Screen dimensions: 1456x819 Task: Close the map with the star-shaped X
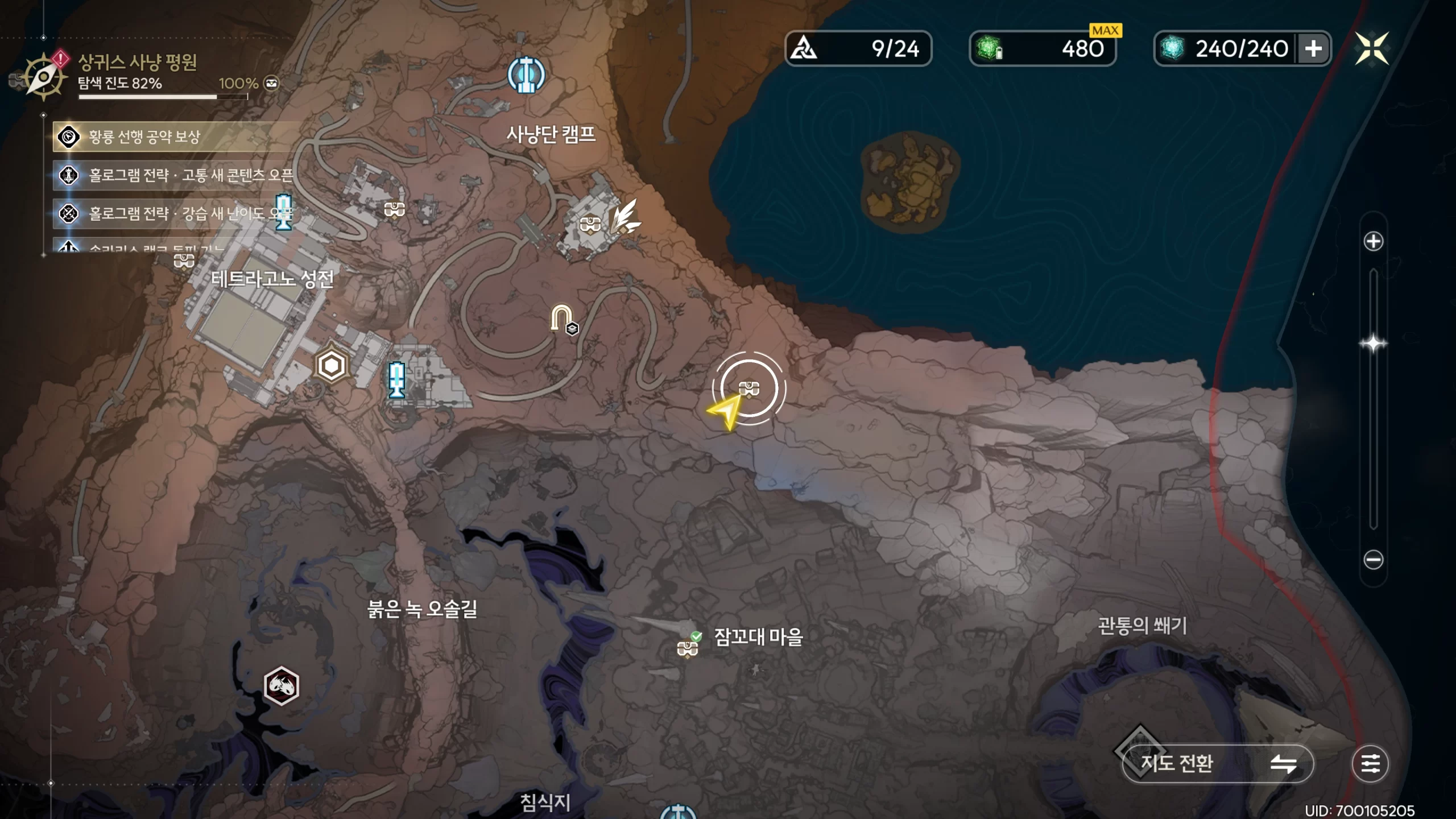coord(1371,48)
